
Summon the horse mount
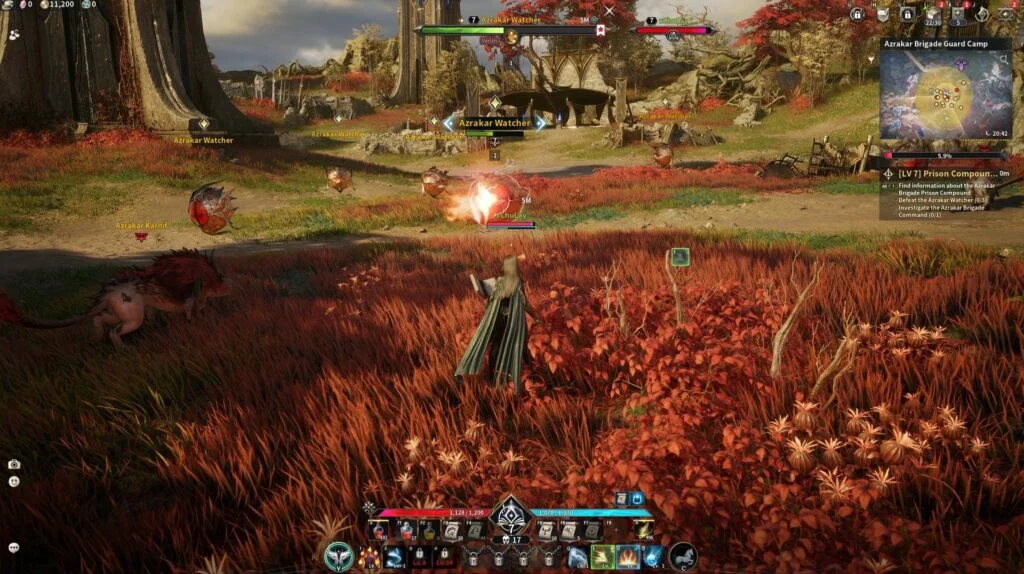(x=682, y=556)
